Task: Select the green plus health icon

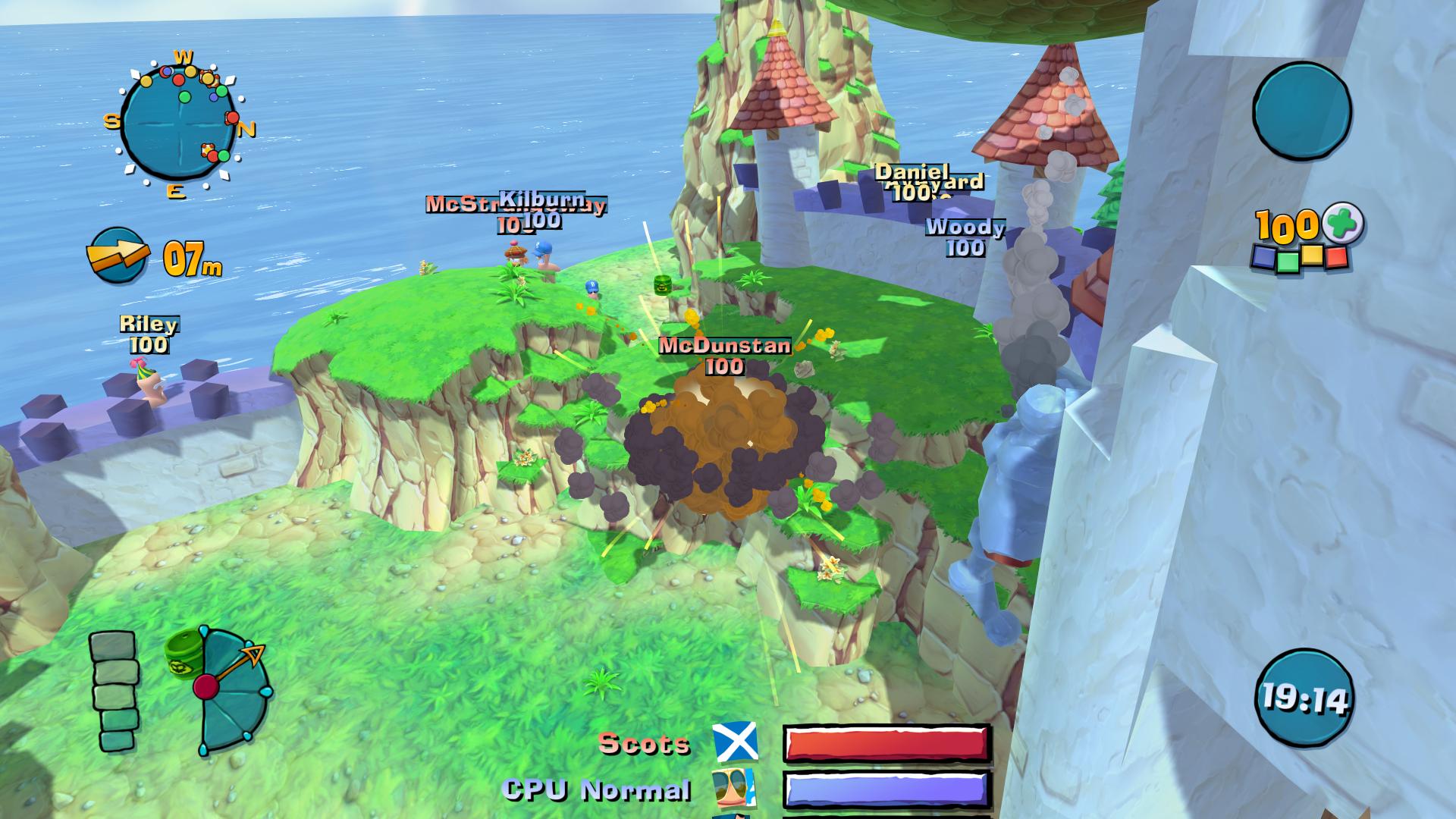Action: tap(1344, 224)
